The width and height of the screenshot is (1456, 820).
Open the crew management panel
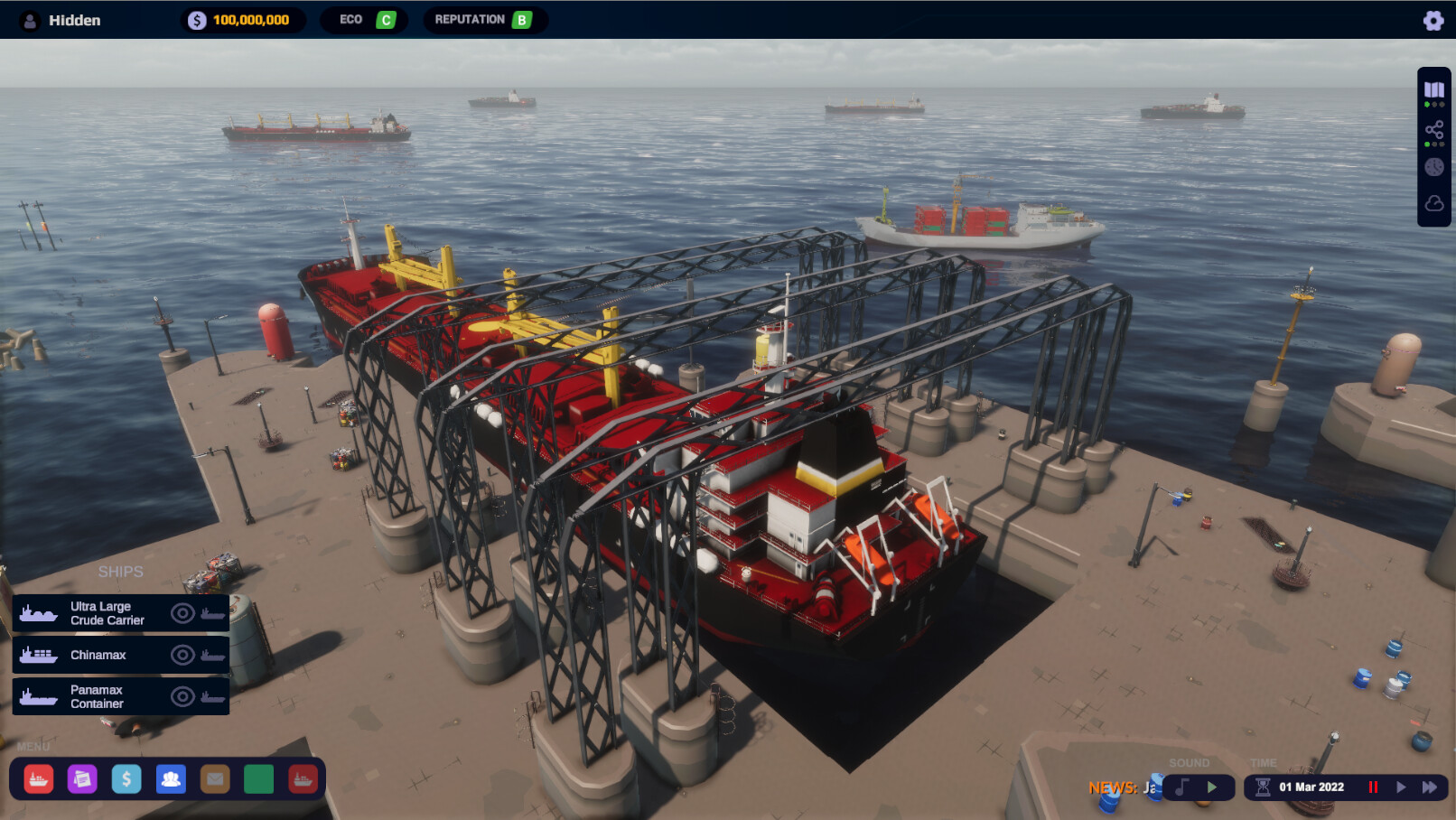pos(170,779)
